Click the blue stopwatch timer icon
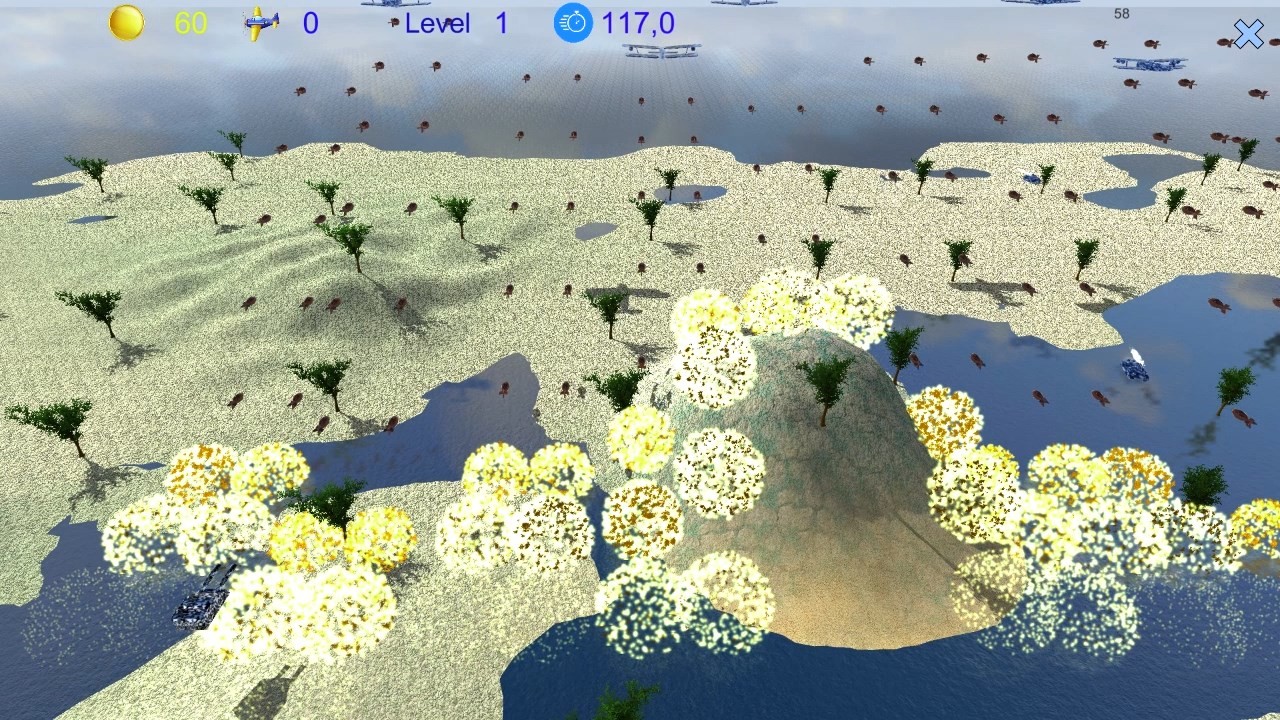Image resolution: width=1280 pixels, height=720 pixels. click(572, 23)
